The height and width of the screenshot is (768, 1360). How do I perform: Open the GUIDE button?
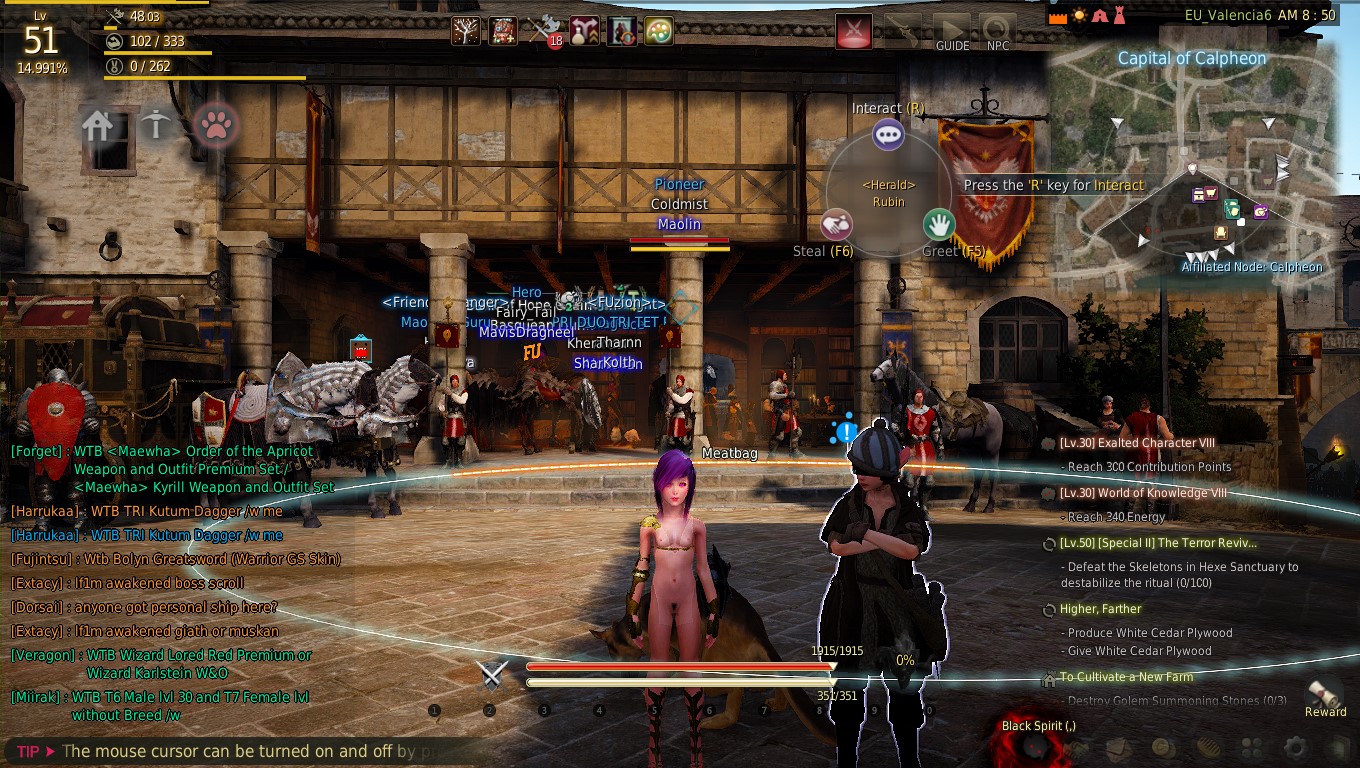952,32
